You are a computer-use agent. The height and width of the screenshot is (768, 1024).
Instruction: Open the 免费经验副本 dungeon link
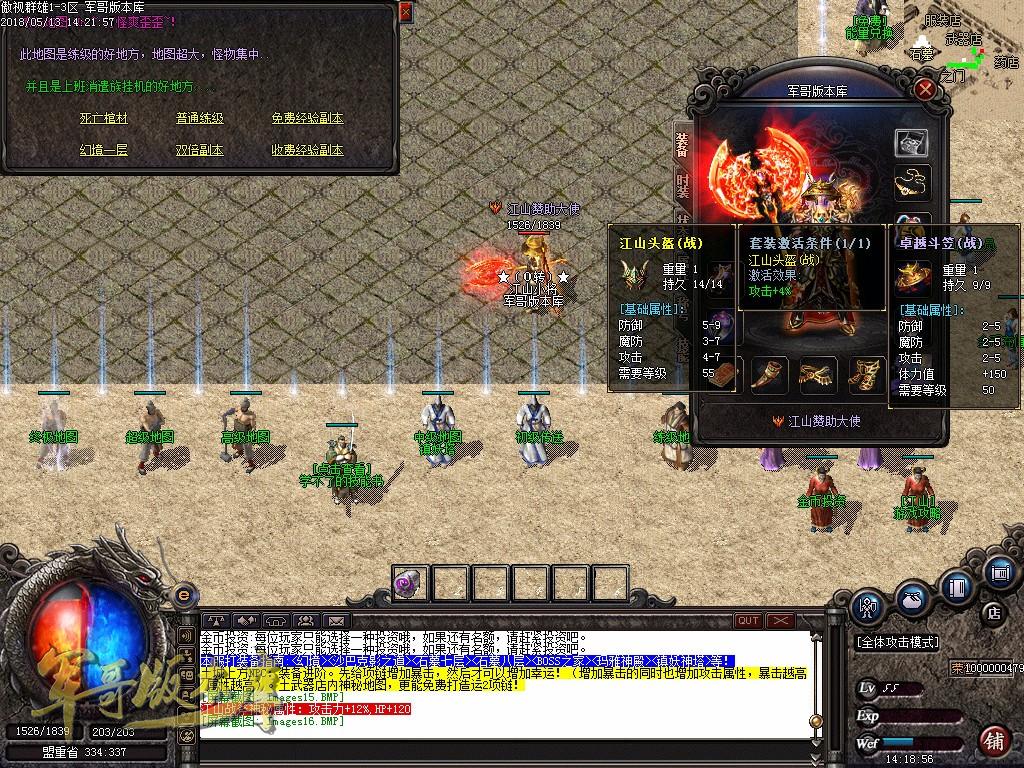coord(307,118)
